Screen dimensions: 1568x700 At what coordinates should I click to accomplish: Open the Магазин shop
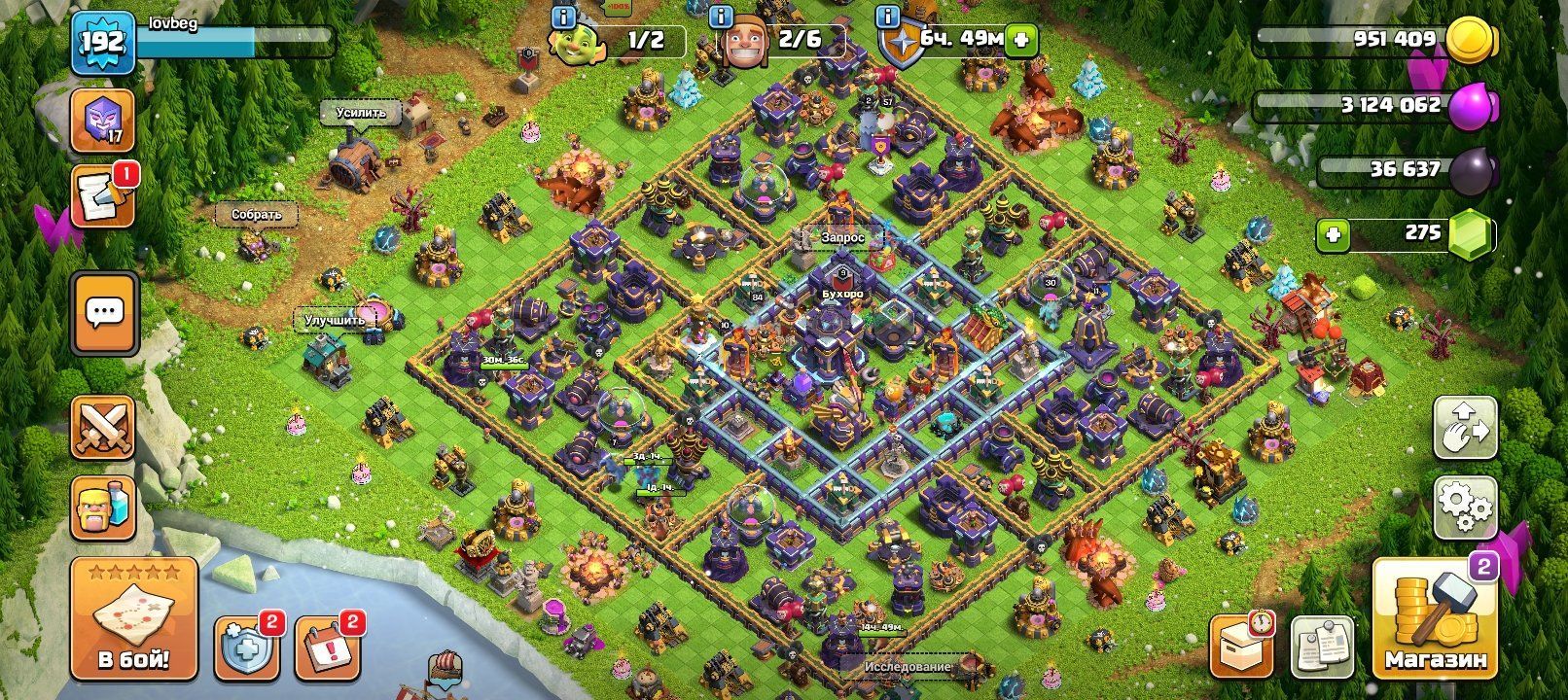tap(1436, 619)
